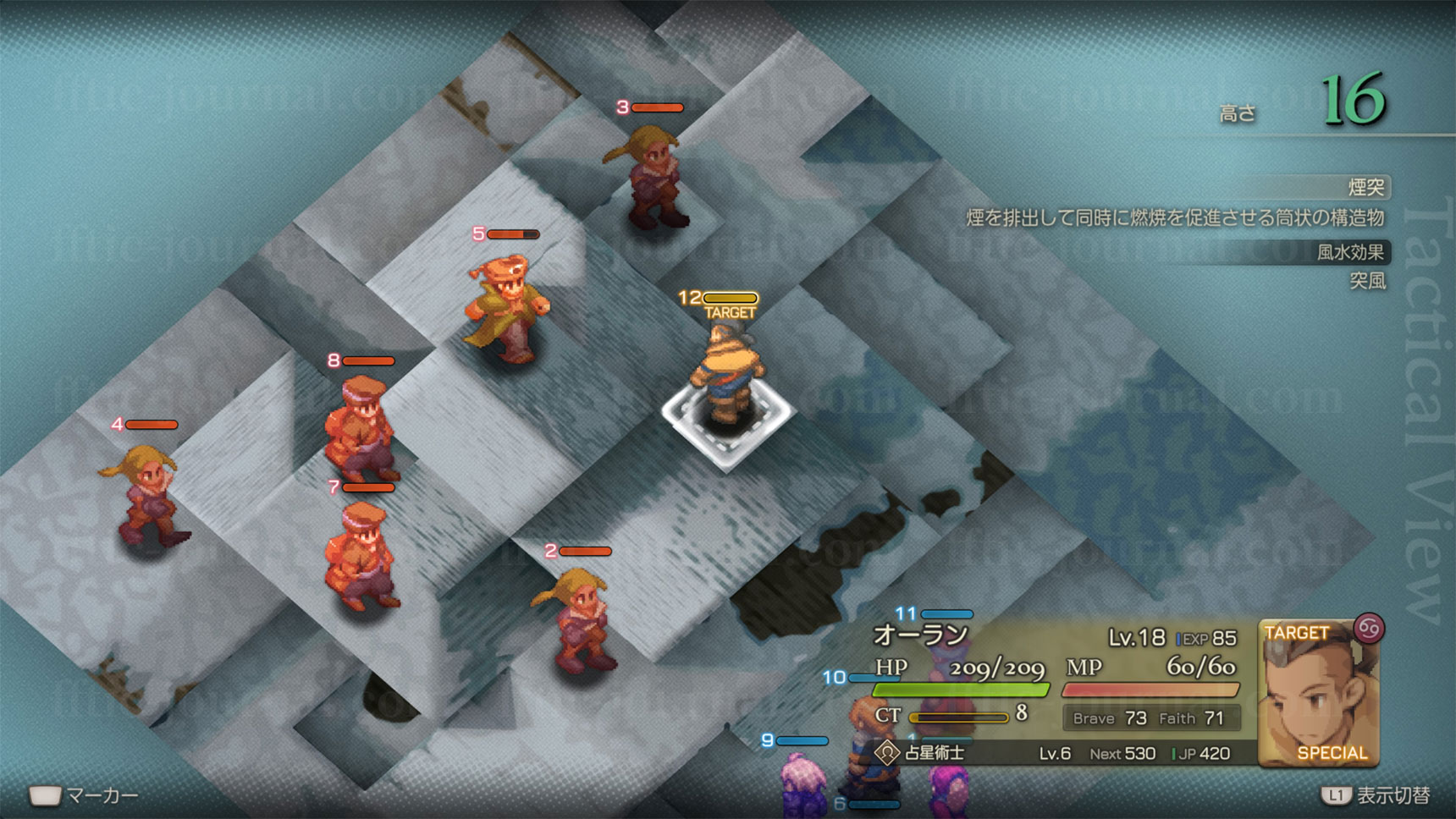
Task: Select the targeted unit on the highlighted tile
Action: pos(727,377)
